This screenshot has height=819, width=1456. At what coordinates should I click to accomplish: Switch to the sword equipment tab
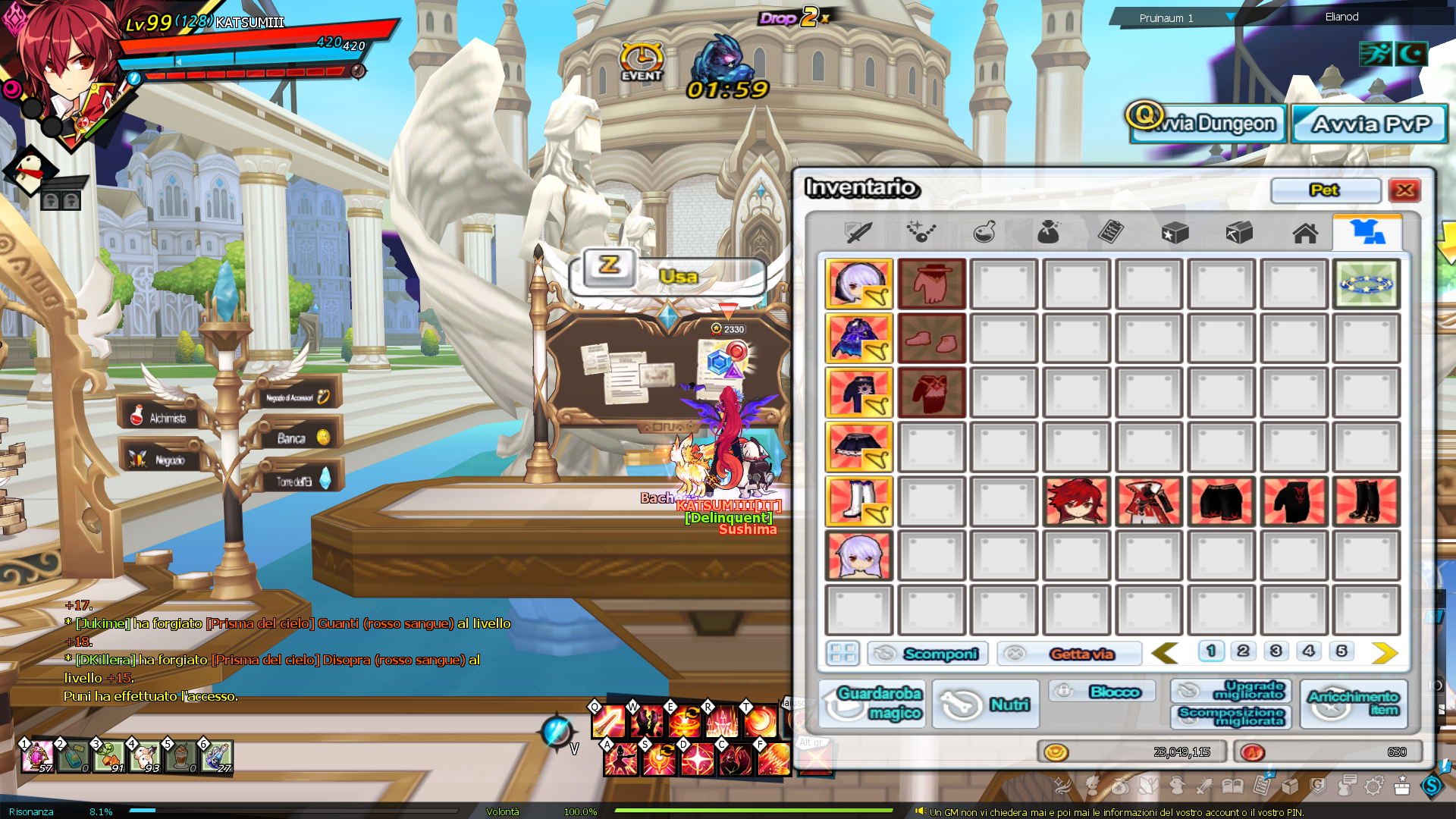coord(858,232)
